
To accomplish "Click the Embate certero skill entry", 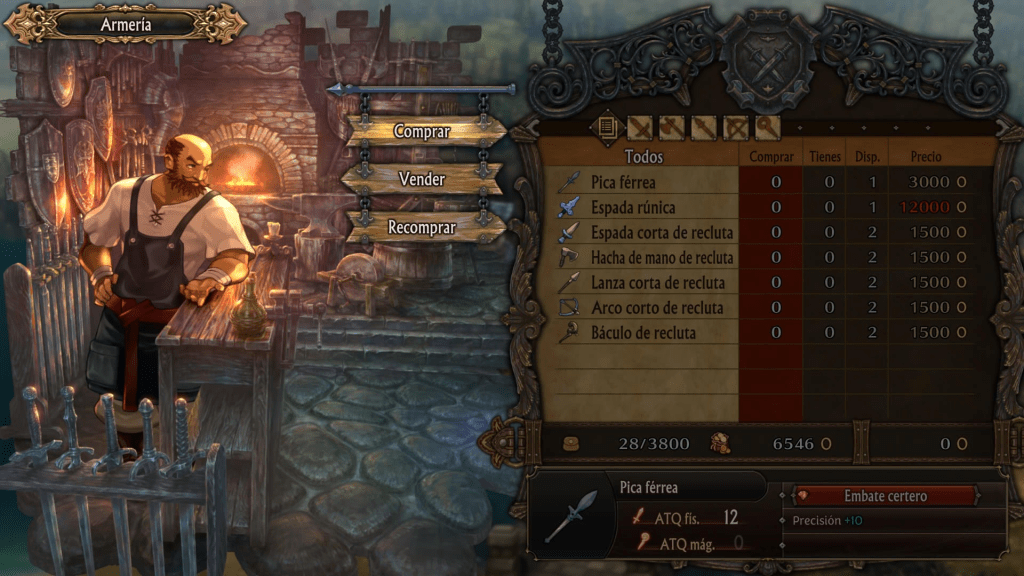I will pyautogui.click(x=885, y=496).
